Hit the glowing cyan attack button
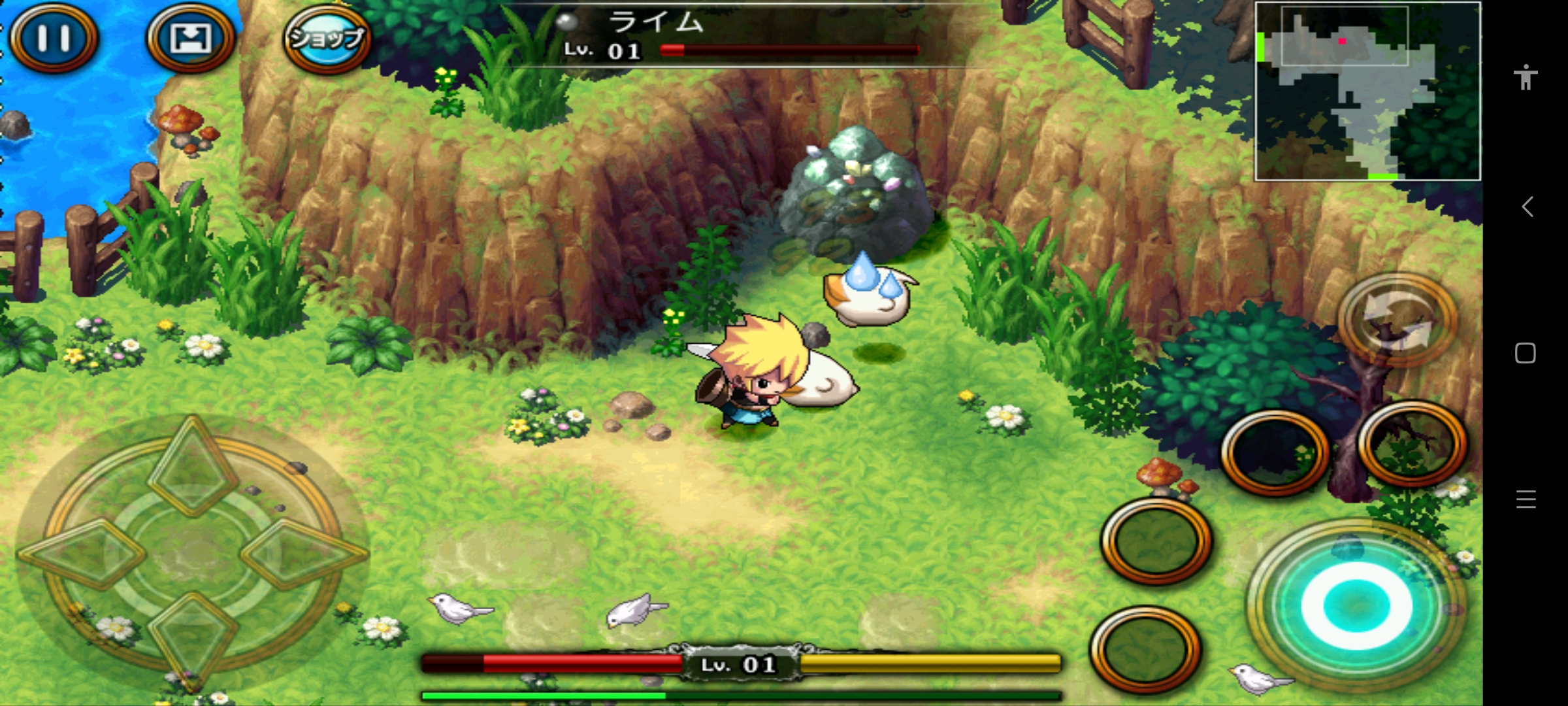 [x=1356, y=605]
